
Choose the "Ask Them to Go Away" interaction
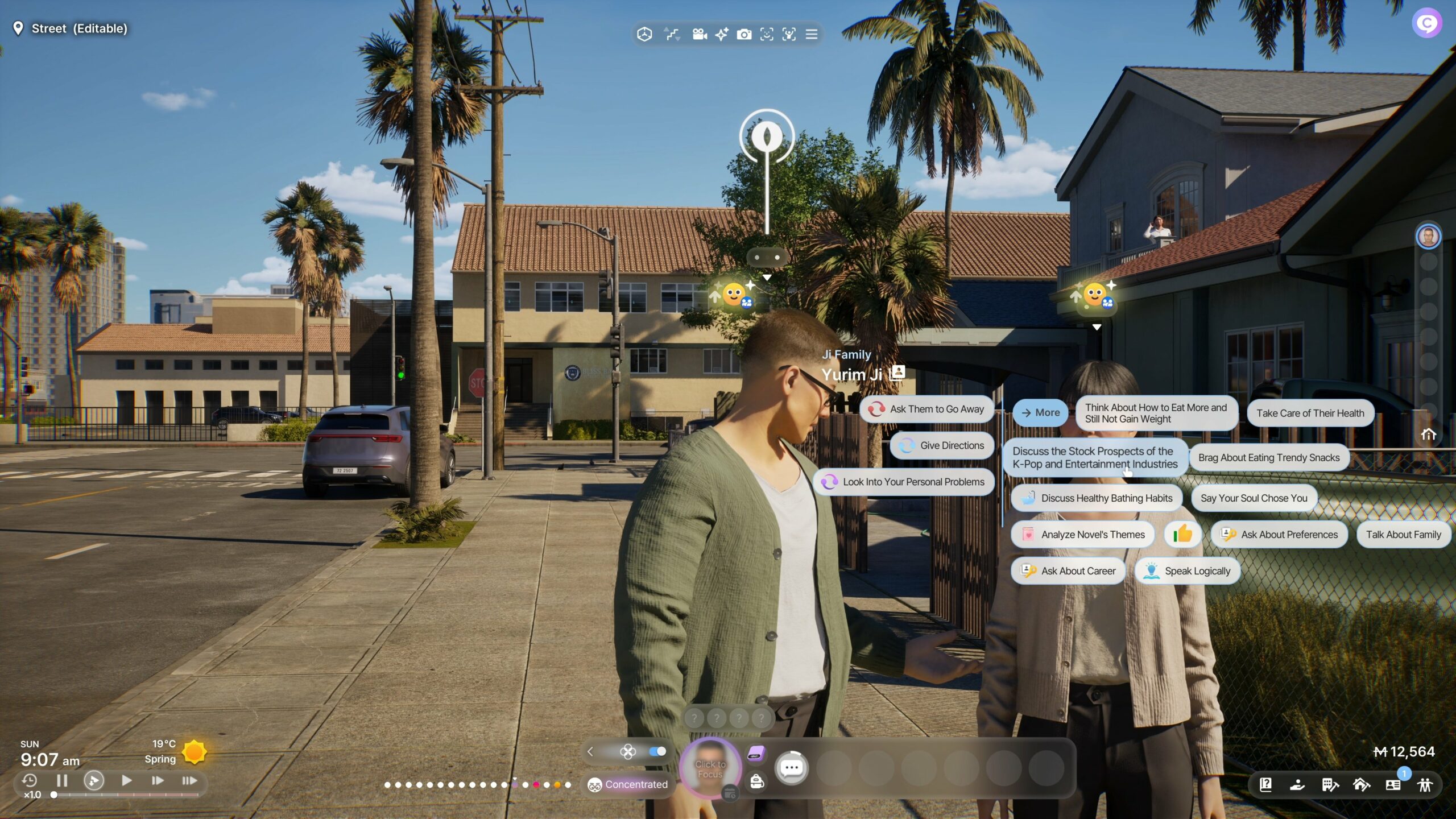927,409
